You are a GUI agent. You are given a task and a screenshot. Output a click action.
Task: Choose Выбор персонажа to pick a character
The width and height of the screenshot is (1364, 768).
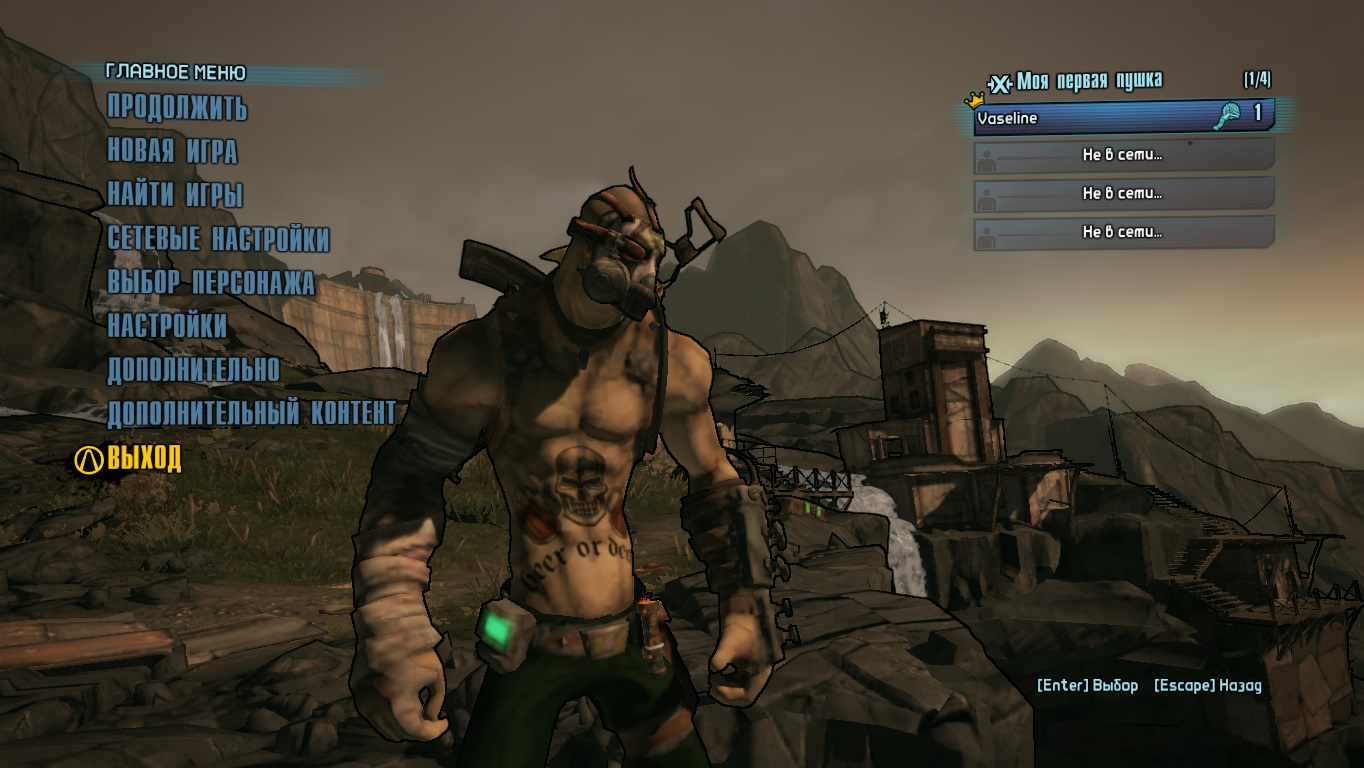coord(211,283)
